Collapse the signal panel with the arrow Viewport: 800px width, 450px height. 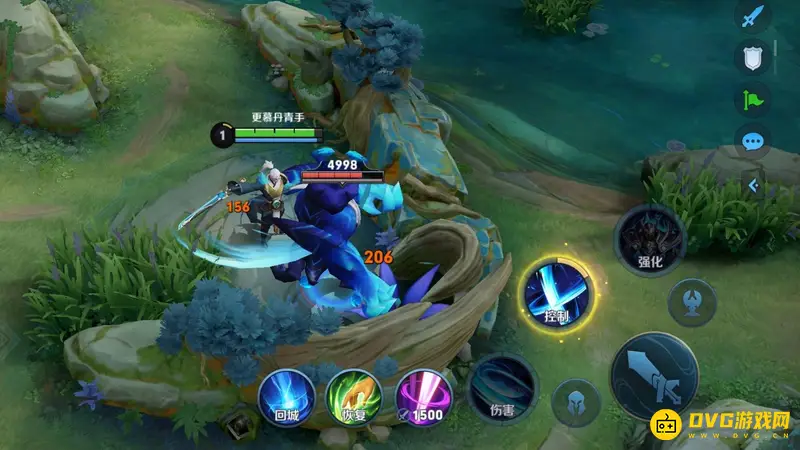pyautogui.click(x=754, y=186)
